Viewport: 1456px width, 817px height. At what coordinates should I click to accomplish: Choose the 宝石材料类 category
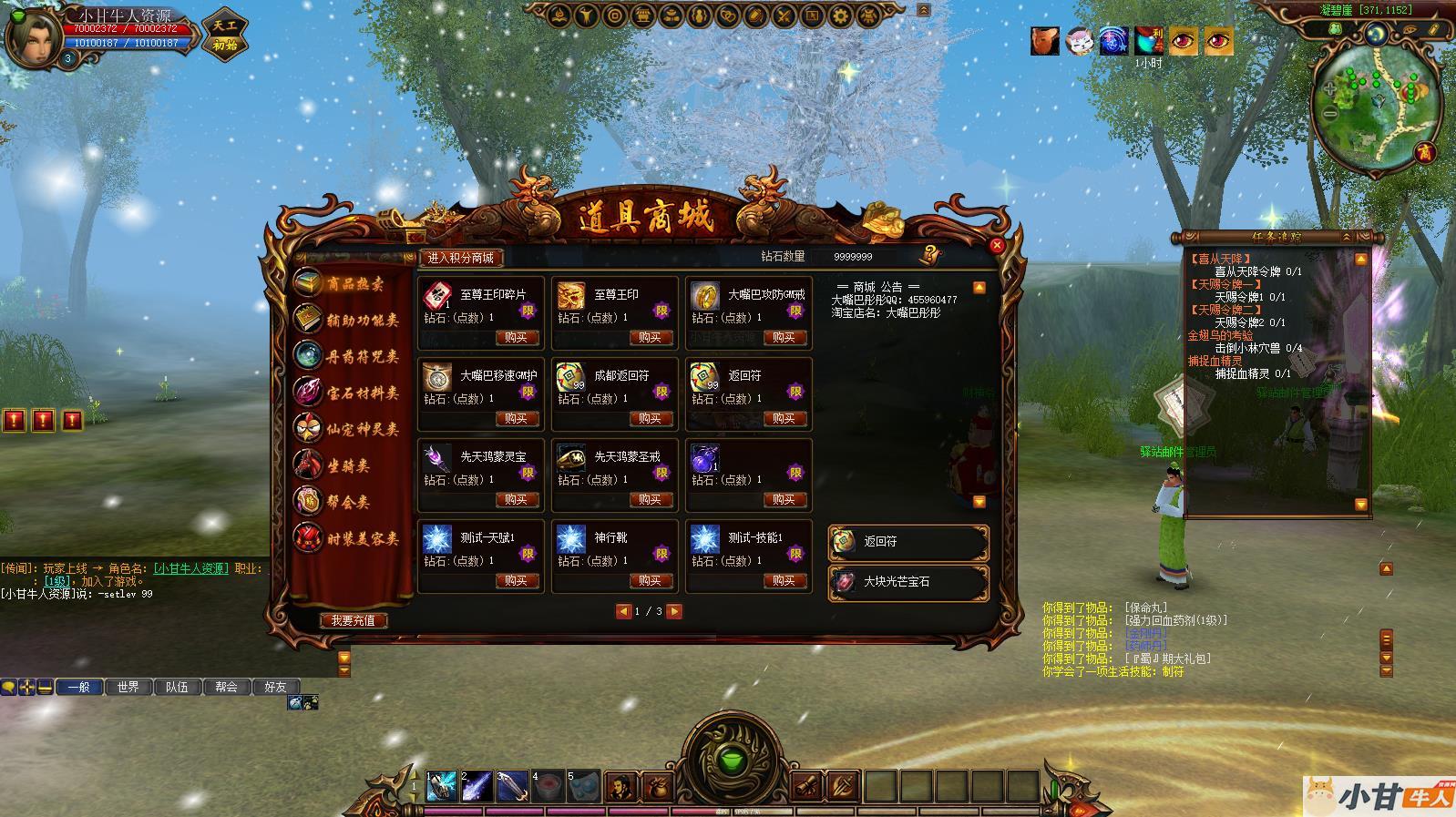pos(349,393)
